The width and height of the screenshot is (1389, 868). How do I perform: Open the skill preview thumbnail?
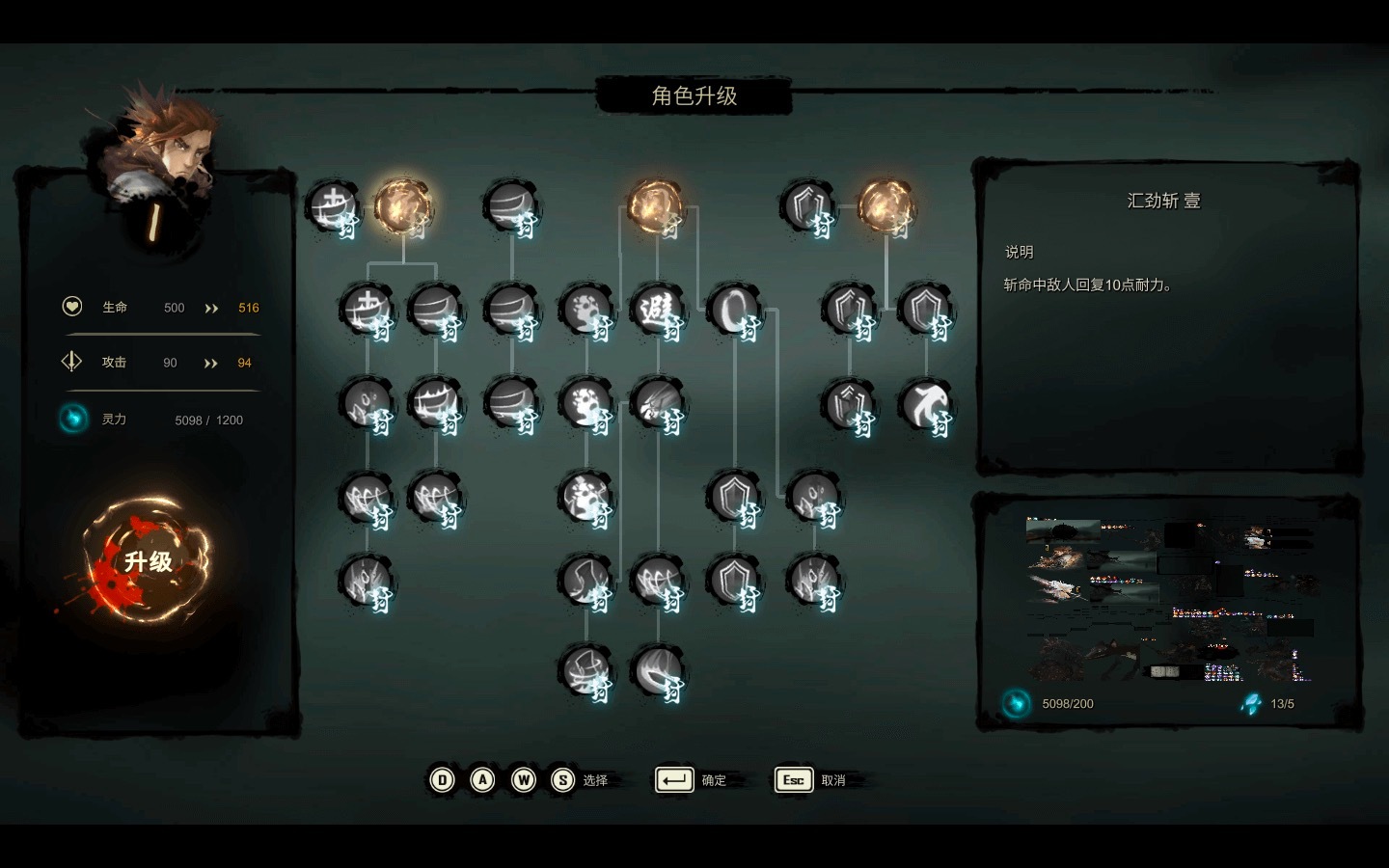1169,600
